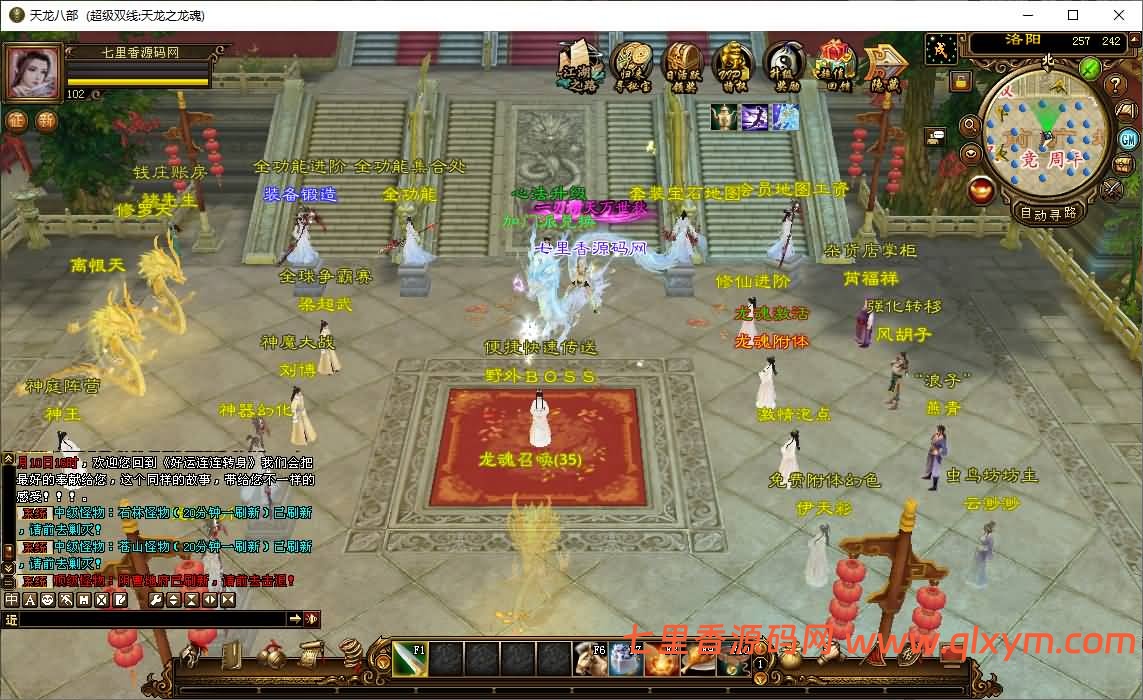This screenshot has width=1143, height=700.
Task: Click the chat text input field
Action: pyautogui.click(x=152, y=620)
